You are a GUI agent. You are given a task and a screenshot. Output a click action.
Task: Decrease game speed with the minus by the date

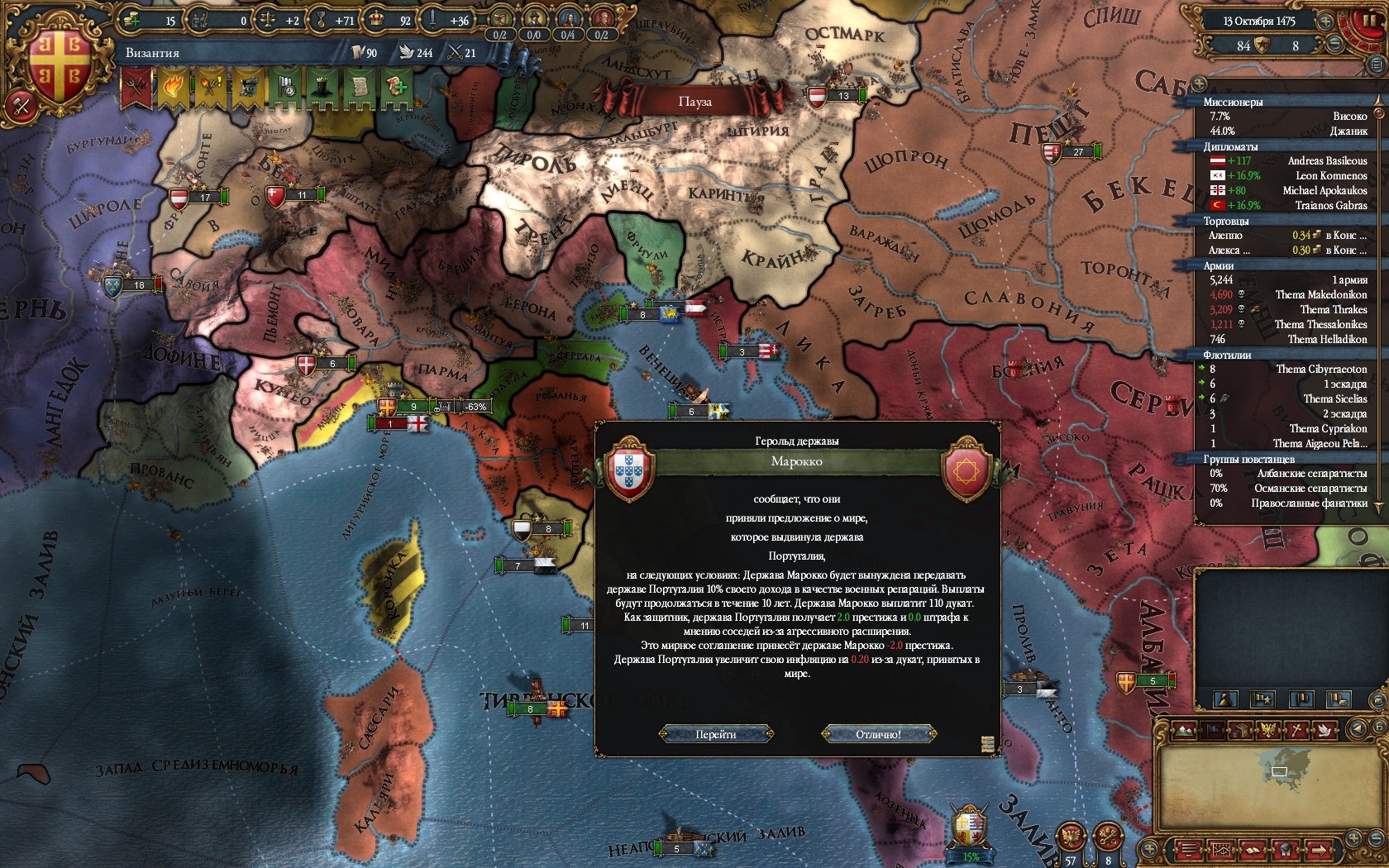point(1334,44)
